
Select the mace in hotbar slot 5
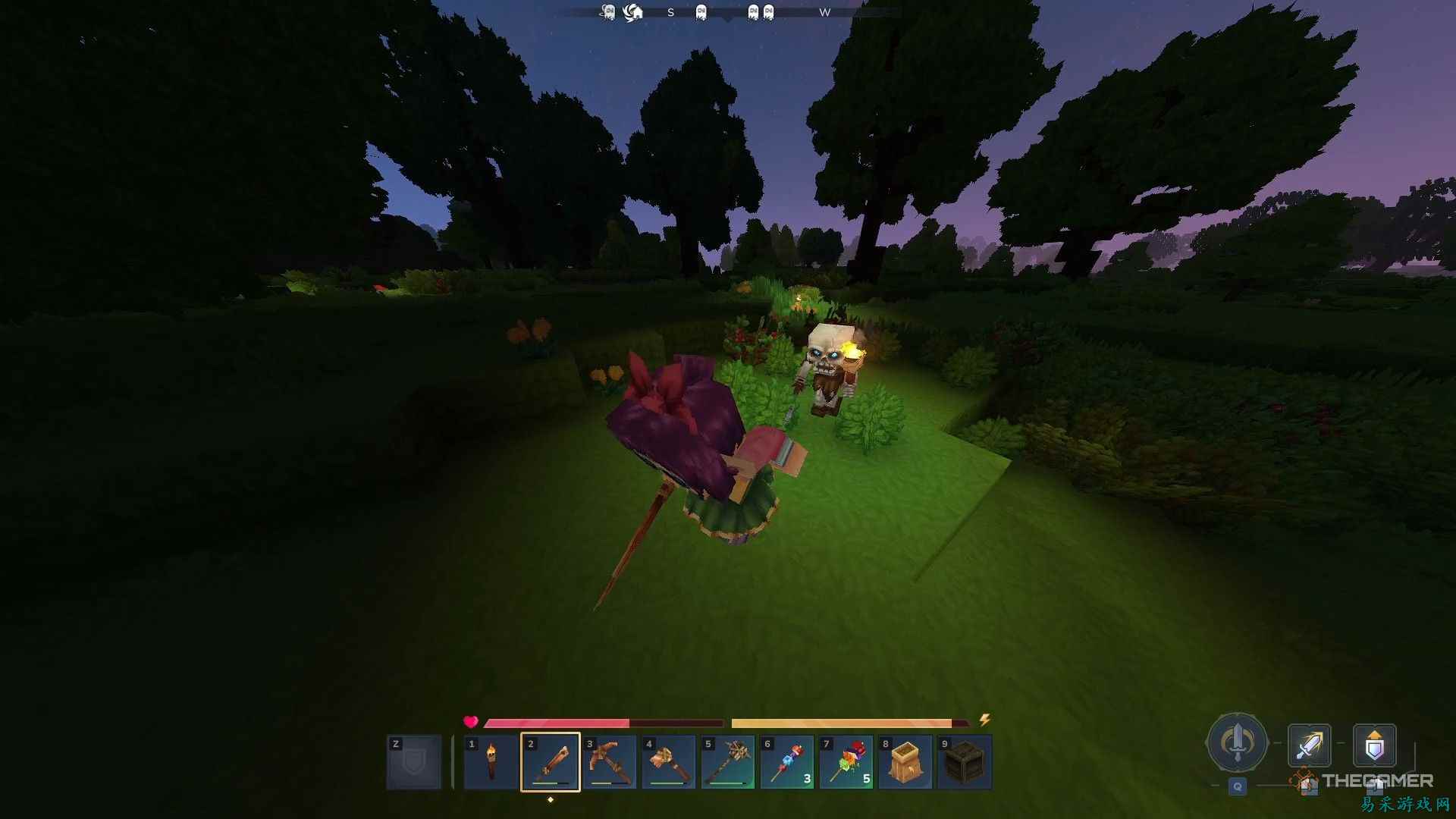click(x=728, y=762)
